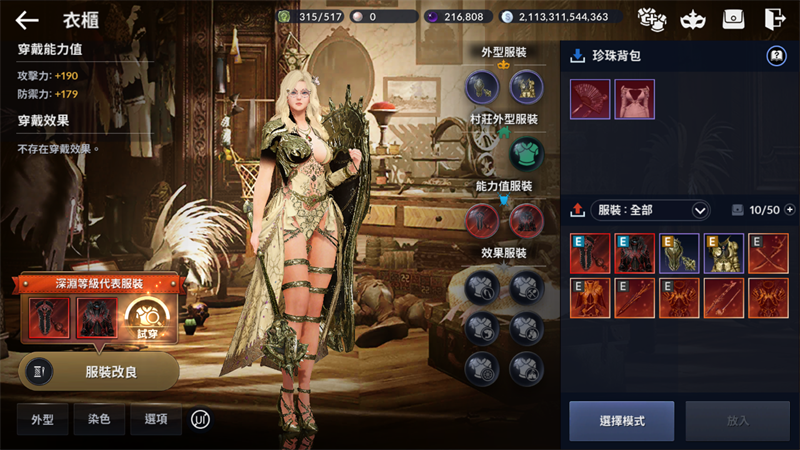The image size is (800, 450).
Task: Open the 染色 dye tab
Action: [x=99, y=420]
